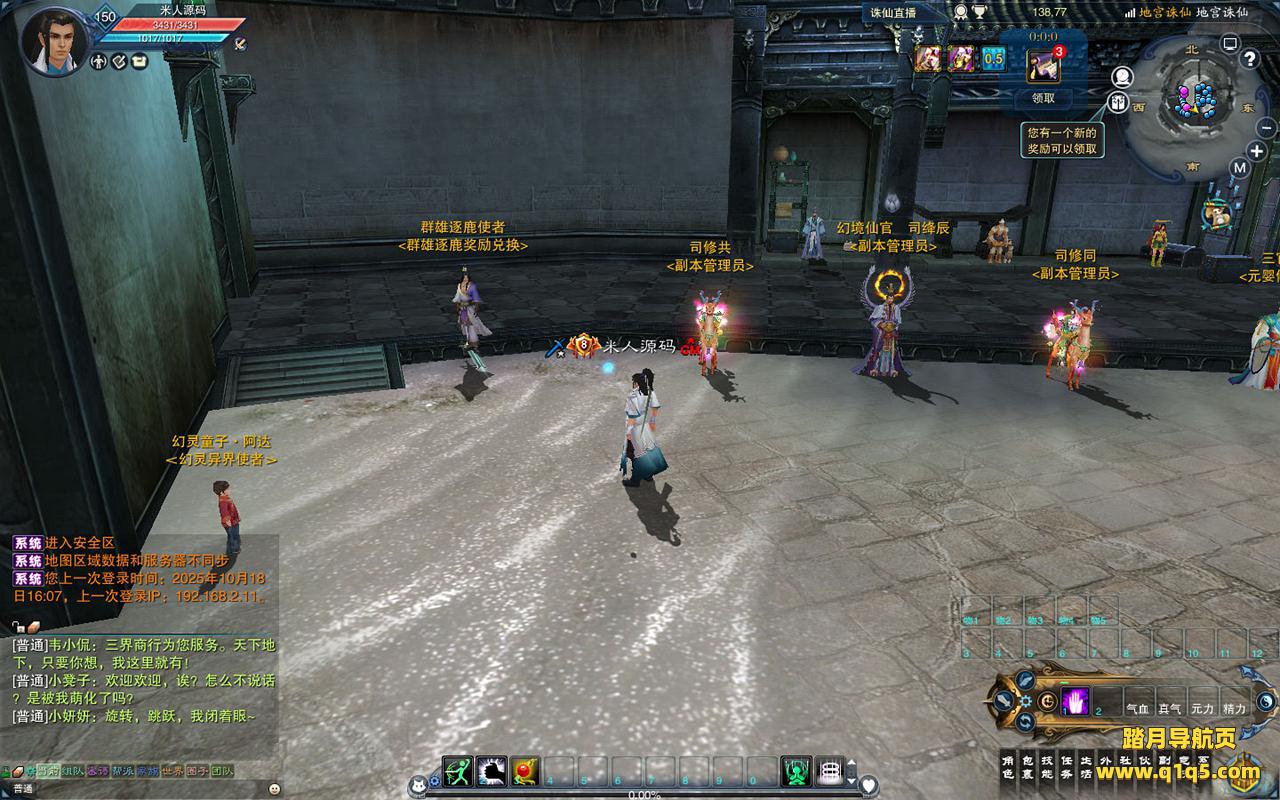This screenshot has width=1280, height=800.
Task: Claim the reward with the 领取 button
Action: point(1043,98)
